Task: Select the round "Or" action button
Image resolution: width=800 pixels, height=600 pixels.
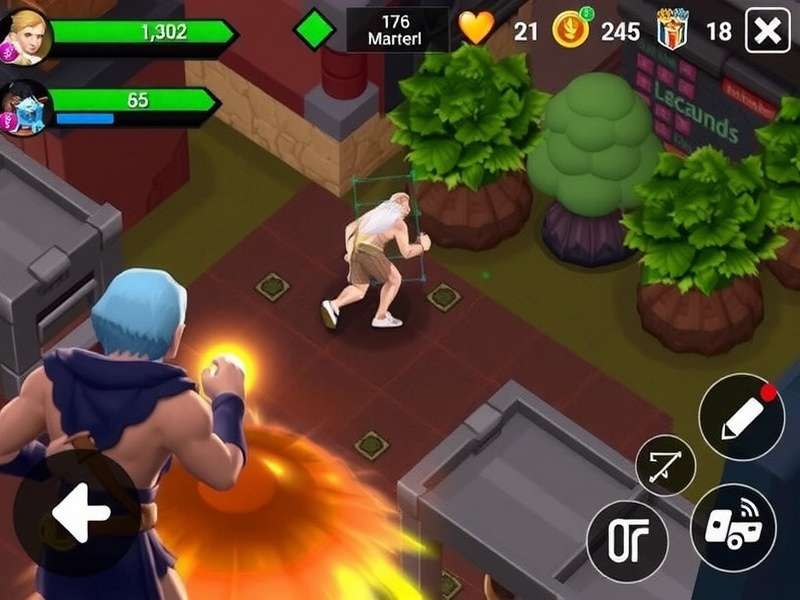Action: click(x=627, y=541)
